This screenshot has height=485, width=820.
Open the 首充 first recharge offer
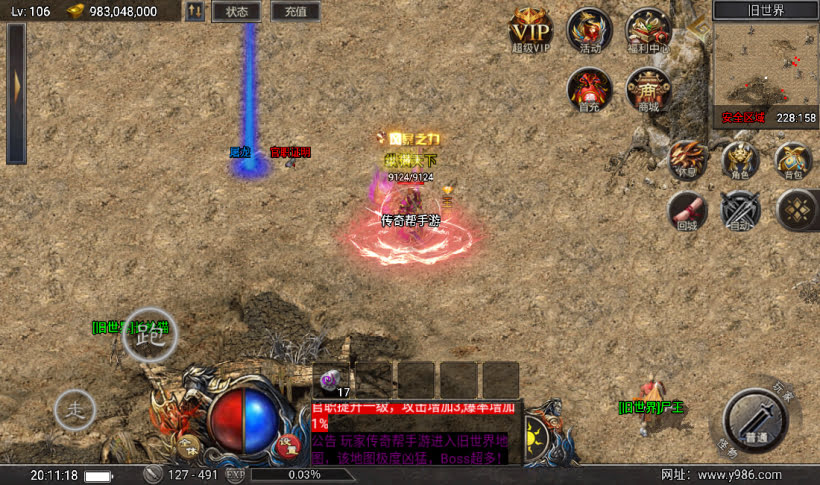(590, 90)
